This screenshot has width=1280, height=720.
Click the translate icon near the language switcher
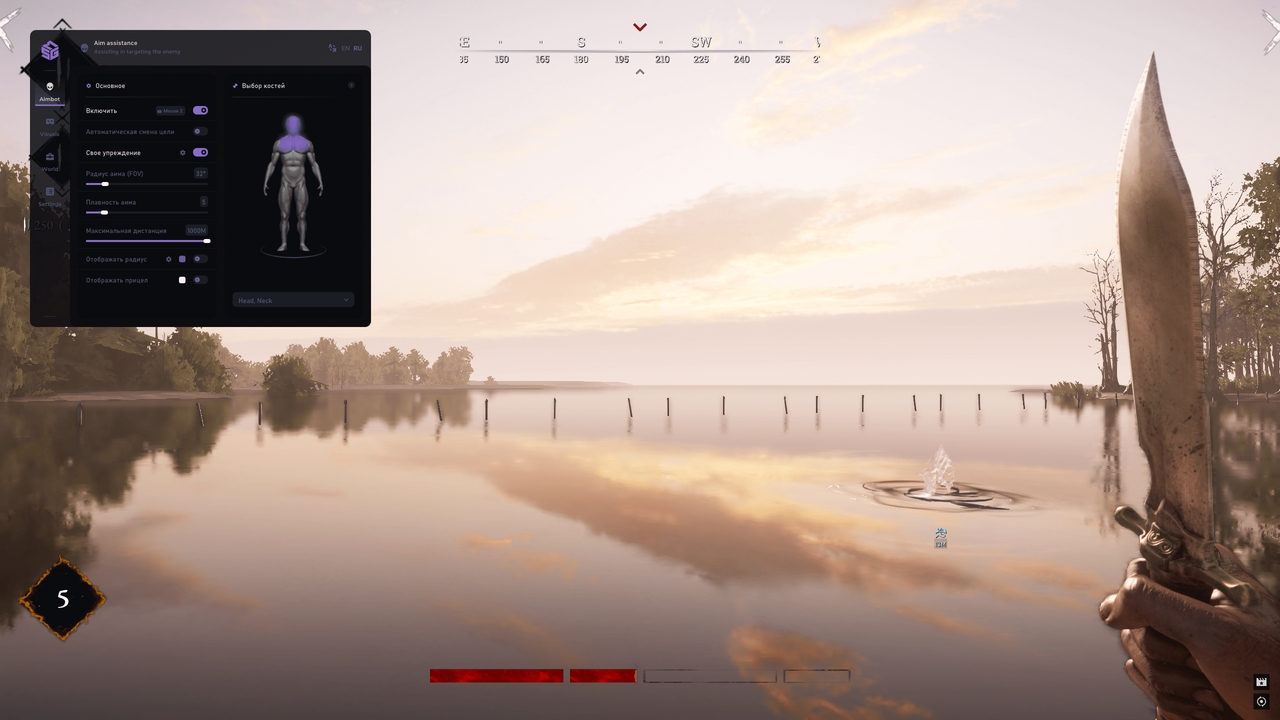coord(332,48)
